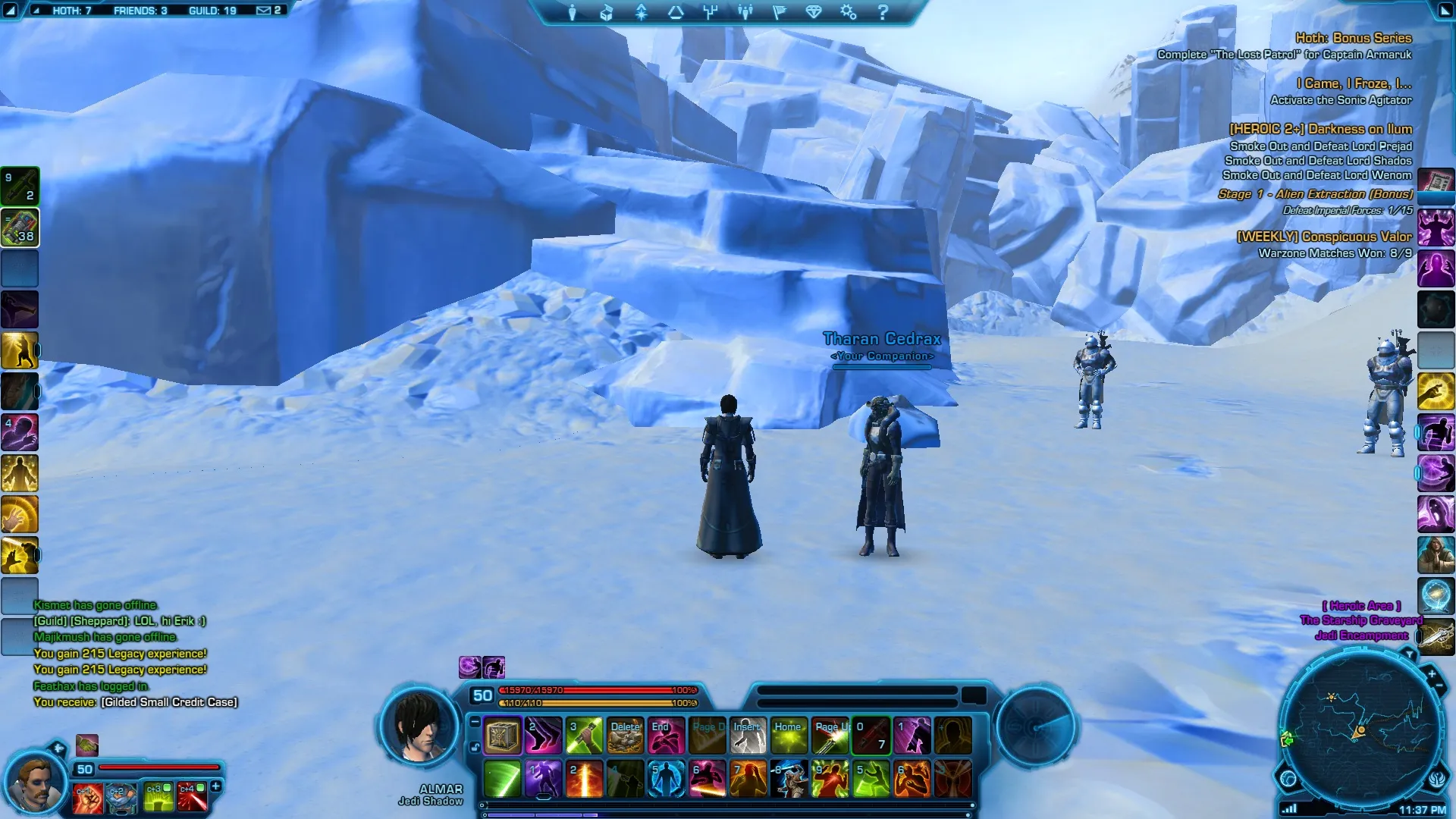Select the Conspicuous Valor weekly quest
1456x819 pixels.
[x=1324, y=237]
